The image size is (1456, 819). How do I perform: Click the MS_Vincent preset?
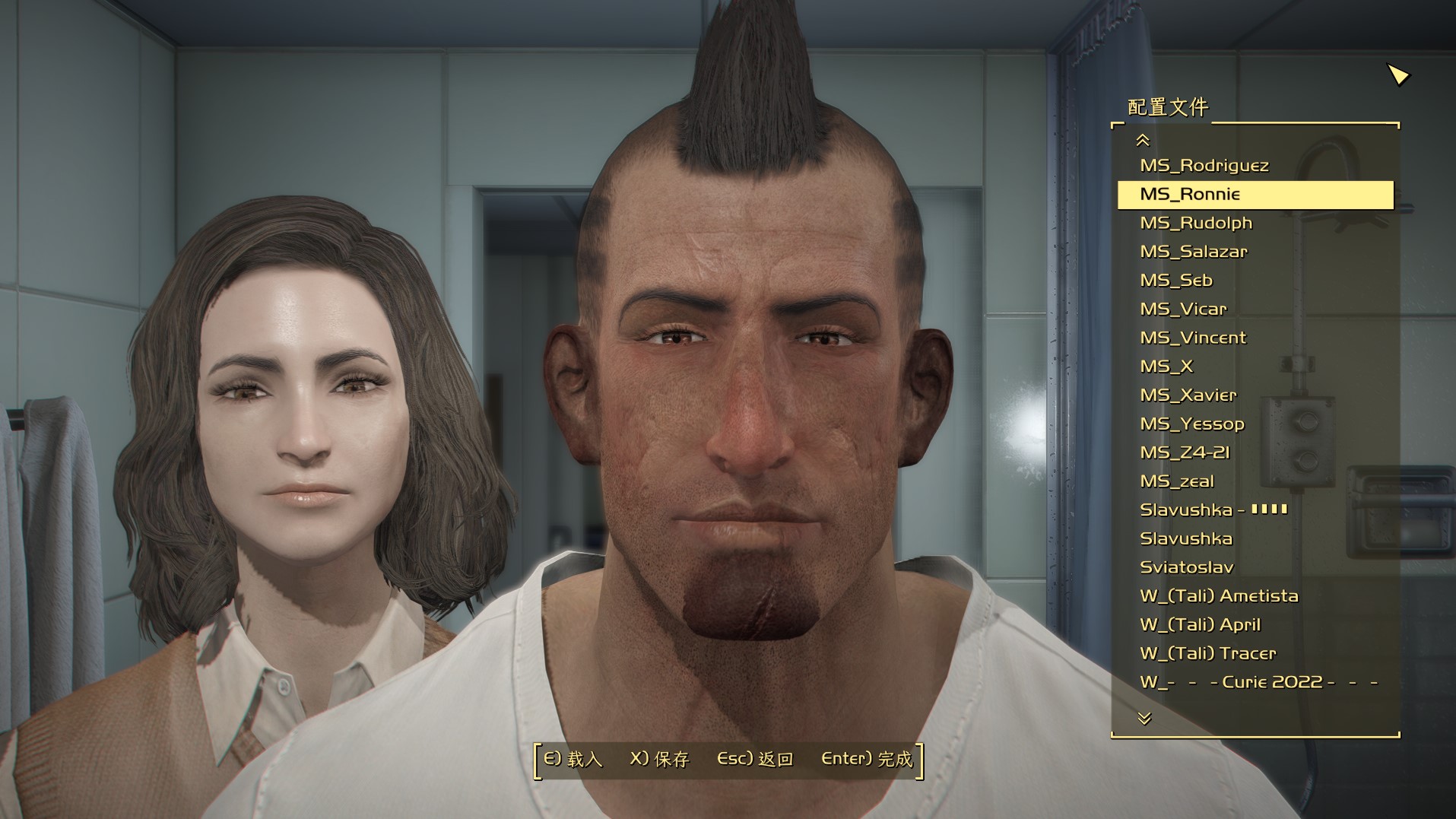(x=1192, y=338)
